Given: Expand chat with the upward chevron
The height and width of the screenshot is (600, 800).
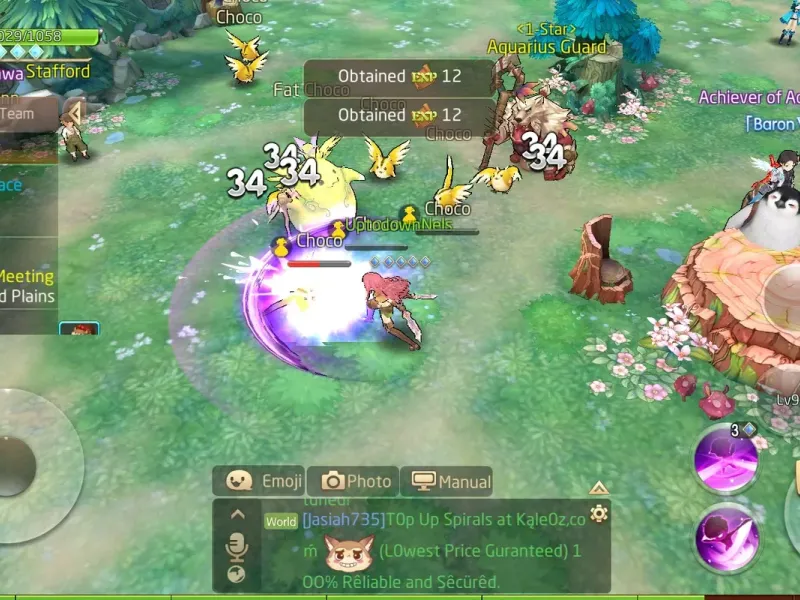Looking at the screenshot, I should coord(237,515).
